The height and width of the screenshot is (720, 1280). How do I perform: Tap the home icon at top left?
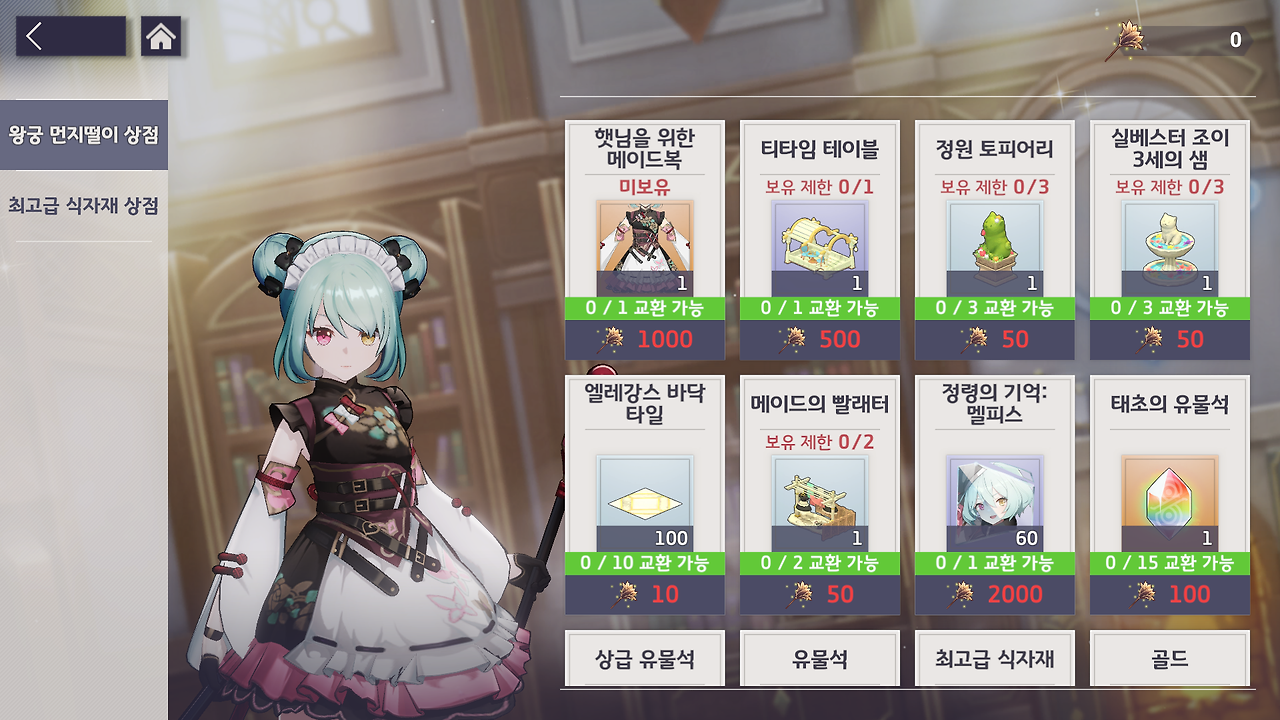[x=161, y=37]
